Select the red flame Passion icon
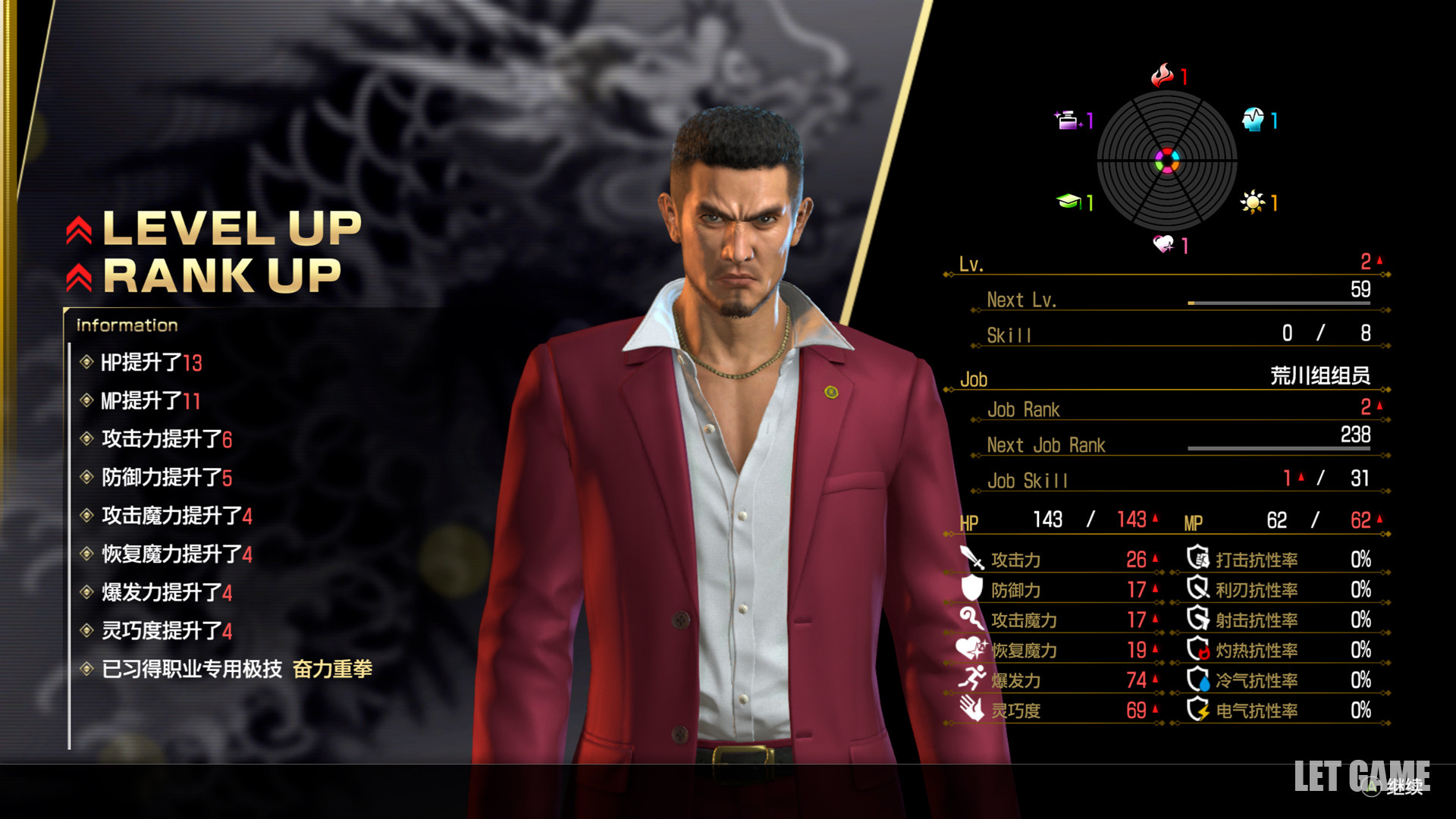This screenshot has height=819, width=1456. pos(1161,75)
